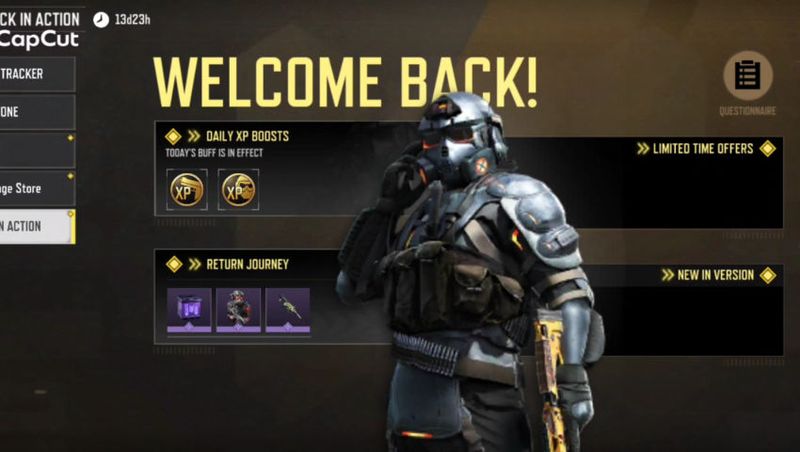
Task: Select the rifle weapon reward
Action: [288, 310]
